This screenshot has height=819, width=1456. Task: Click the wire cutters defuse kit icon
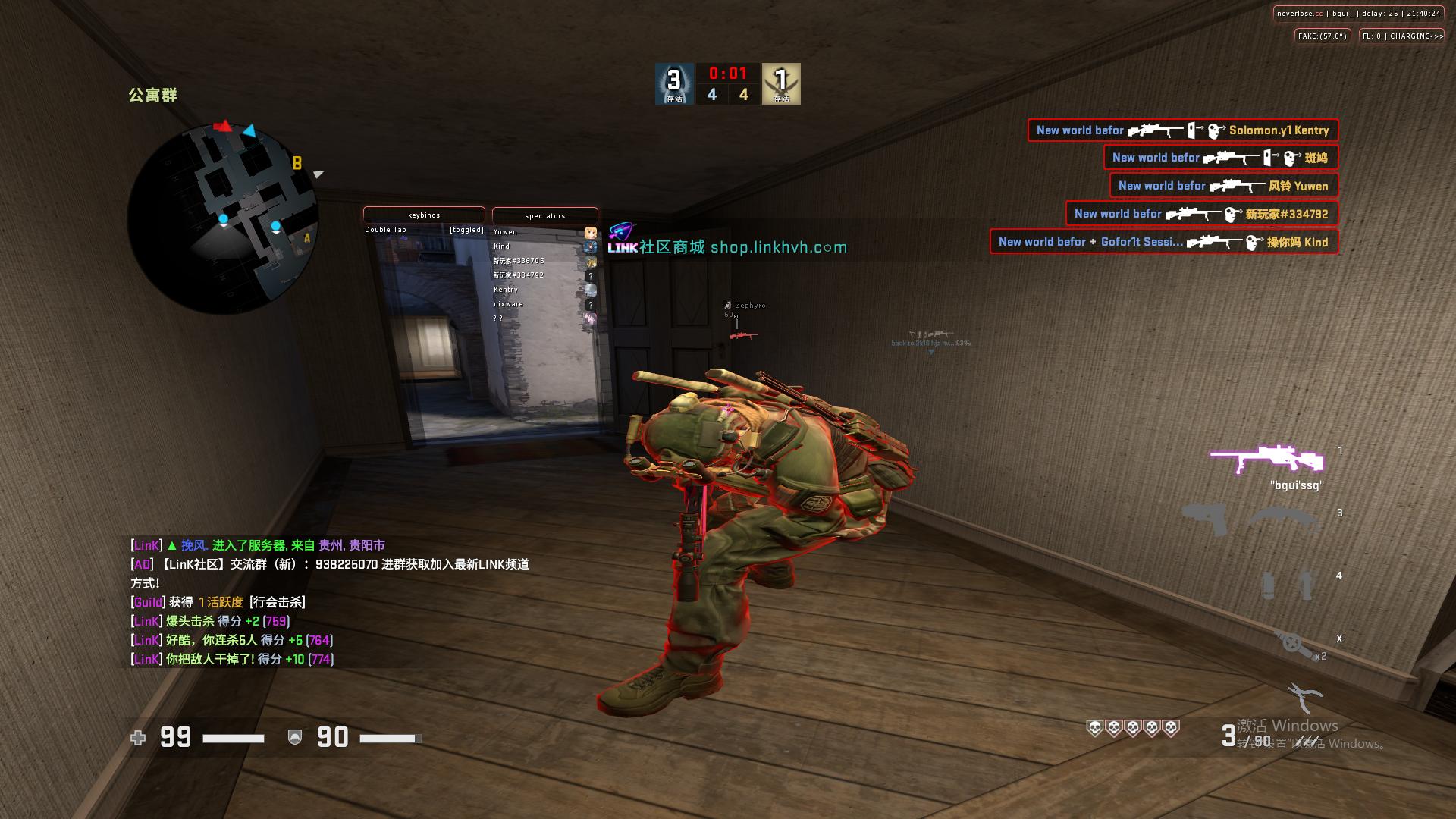click(x=1305, y=697)
